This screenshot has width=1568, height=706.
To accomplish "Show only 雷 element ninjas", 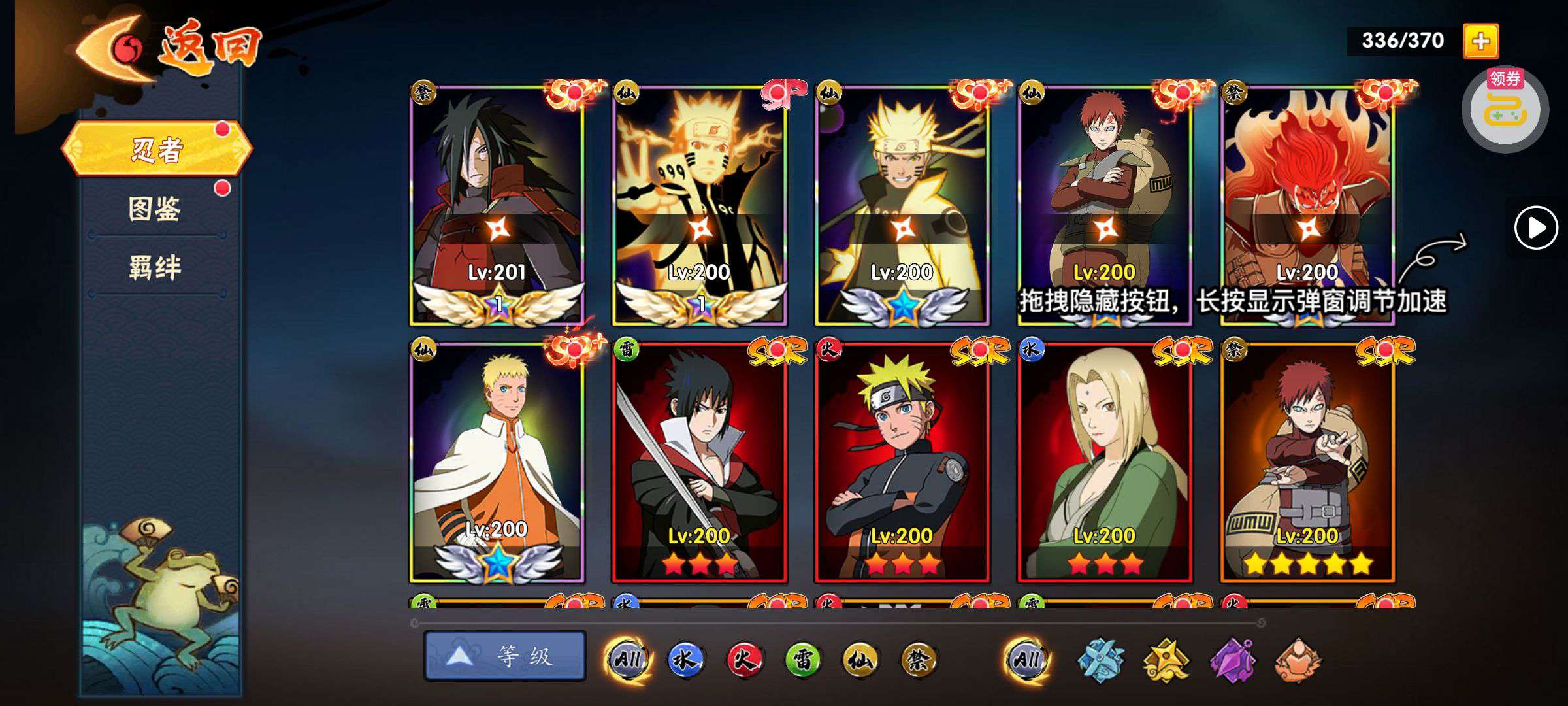I will pos(802,660).
